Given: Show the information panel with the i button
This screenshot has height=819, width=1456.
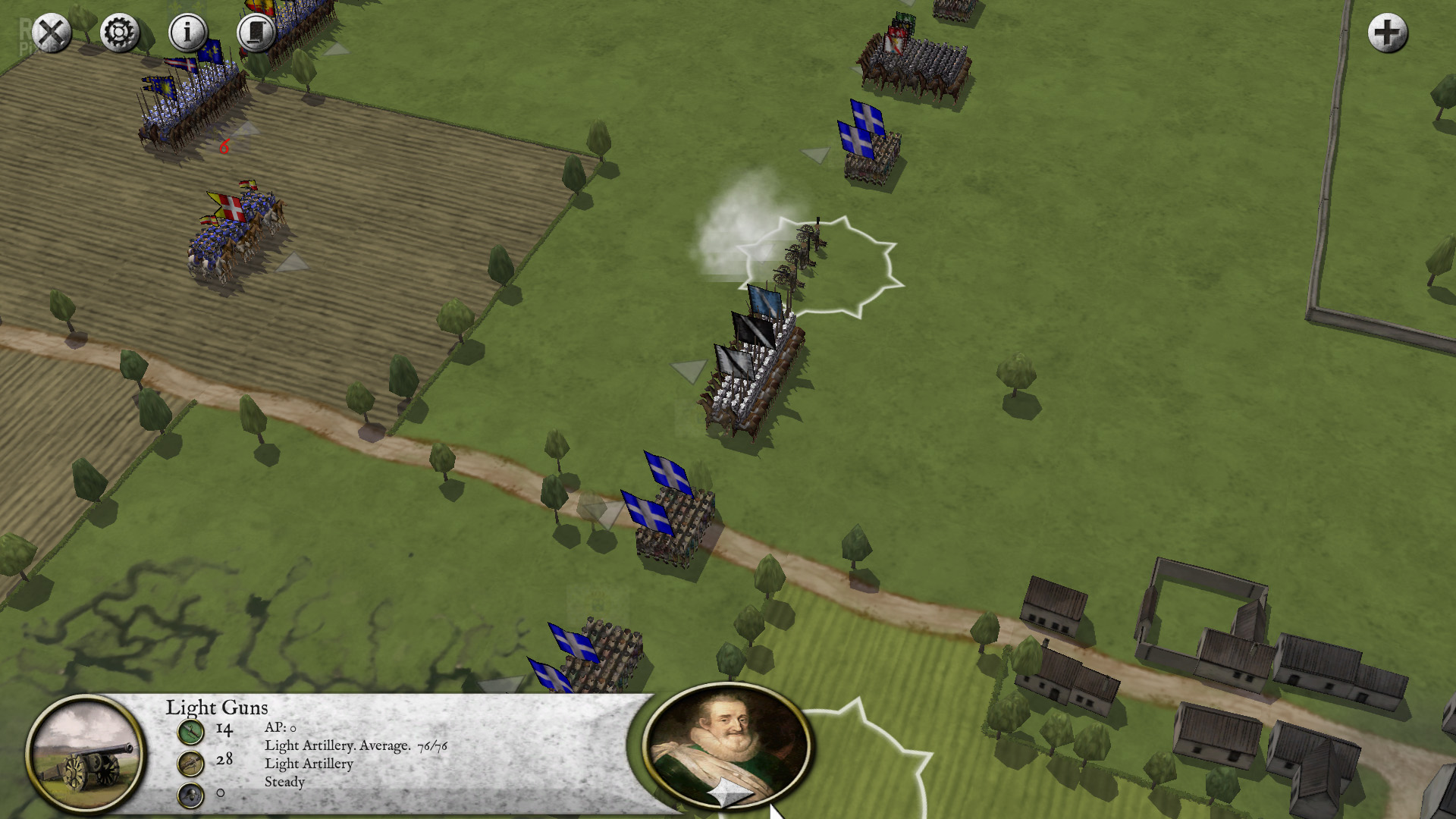Looking at the screenshot, I should click(187, 33).
